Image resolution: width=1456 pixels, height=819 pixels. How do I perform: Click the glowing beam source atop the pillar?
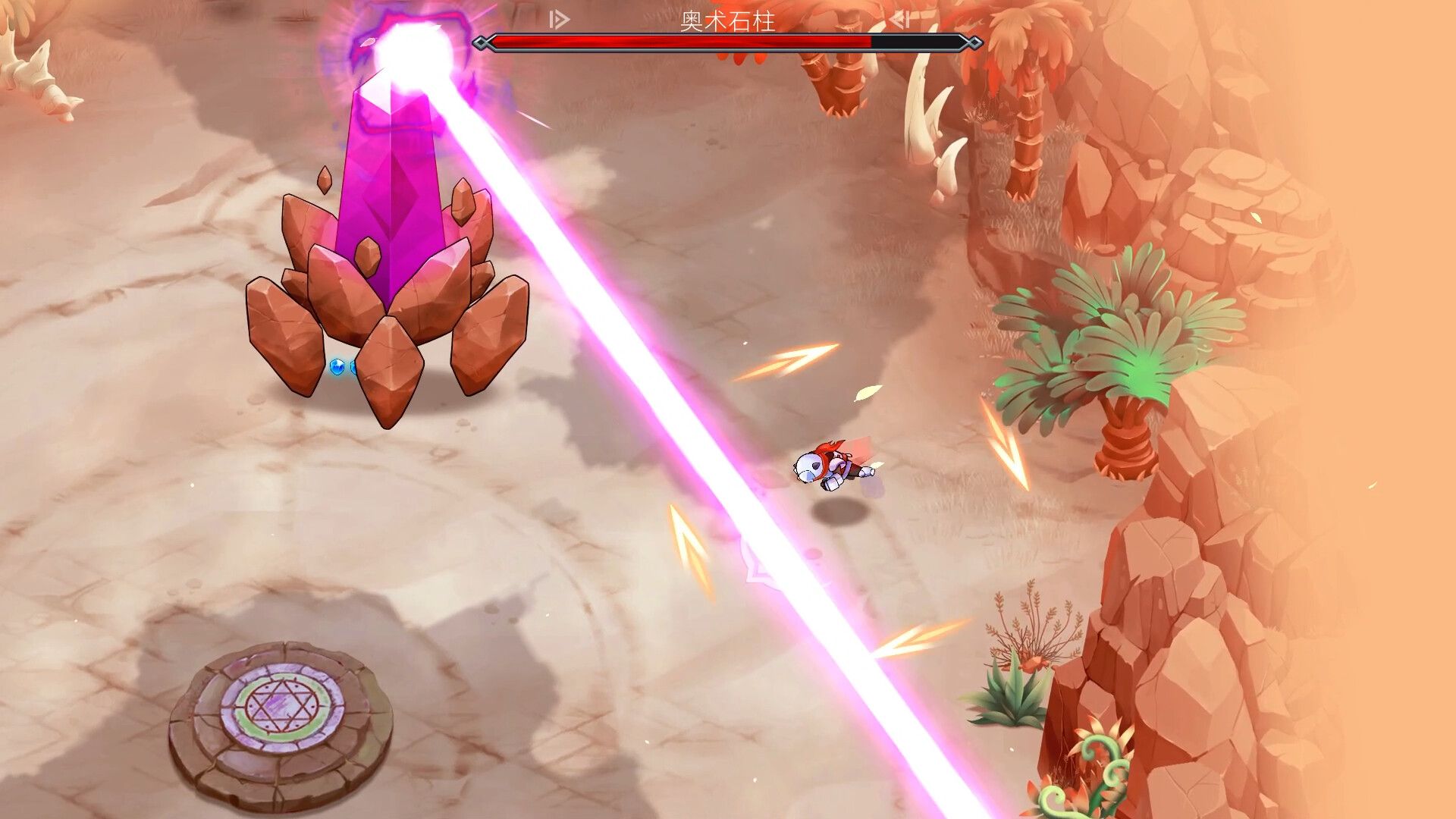(x=413, y=45)
